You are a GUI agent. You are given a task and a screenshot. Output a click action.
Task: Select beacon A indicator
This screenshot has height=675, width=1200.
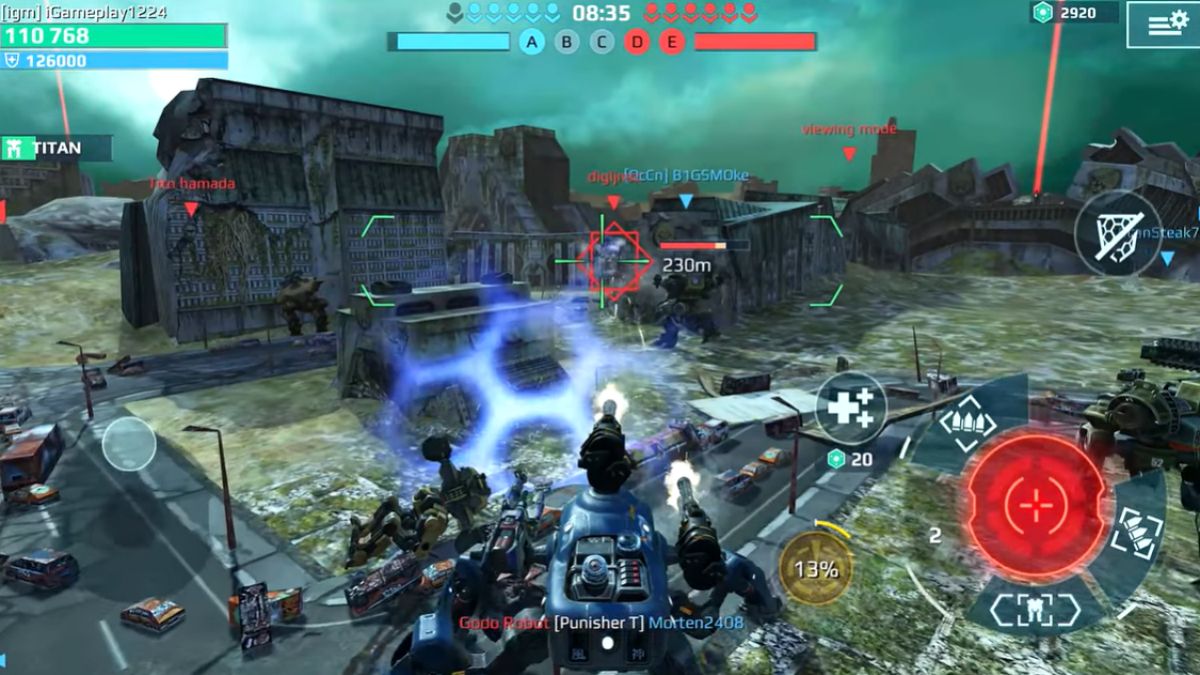tap(532, 42)
